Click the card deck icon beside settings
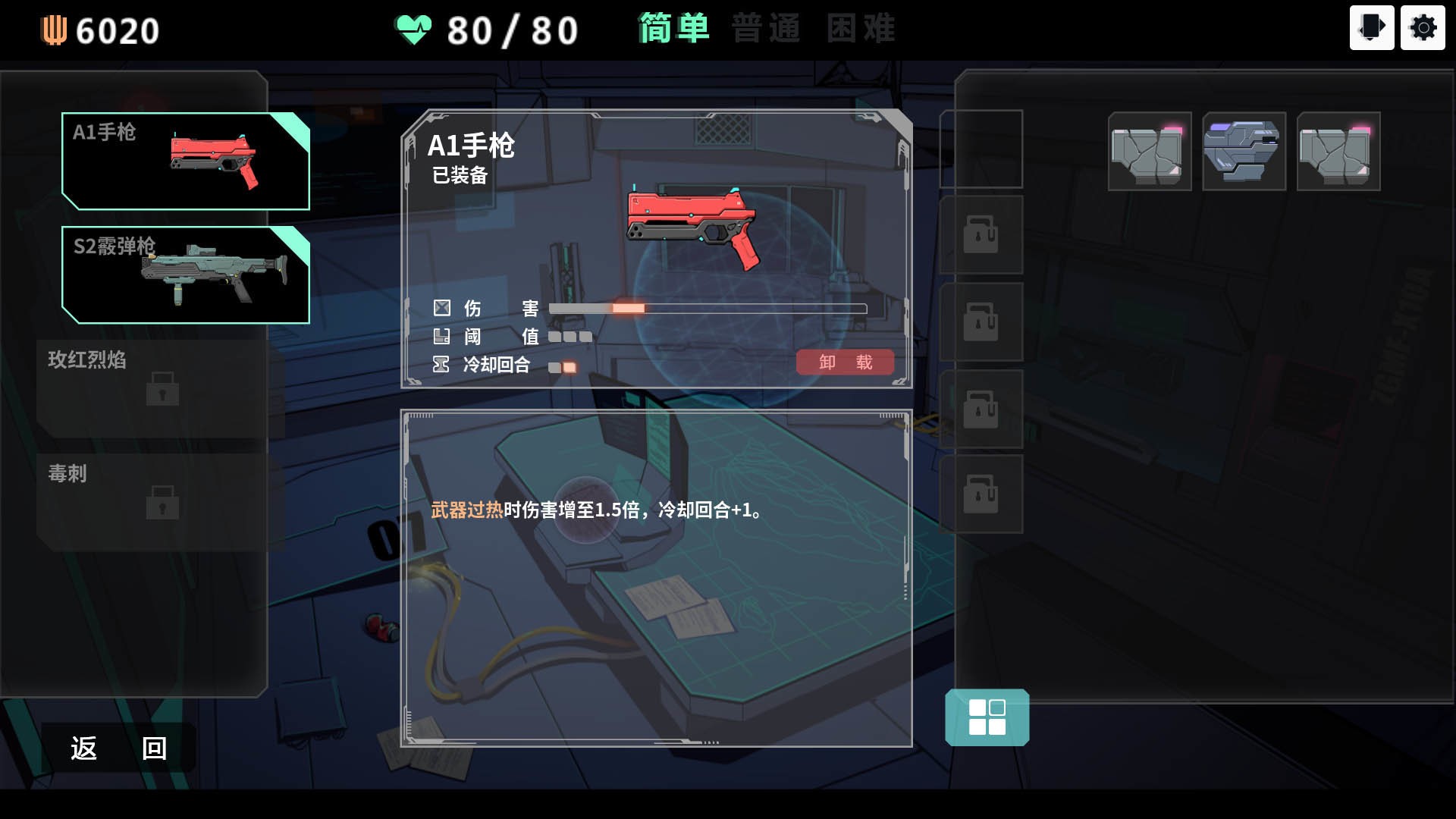The width and height of the screenshot is (1456, 819). click(1372, 28)
